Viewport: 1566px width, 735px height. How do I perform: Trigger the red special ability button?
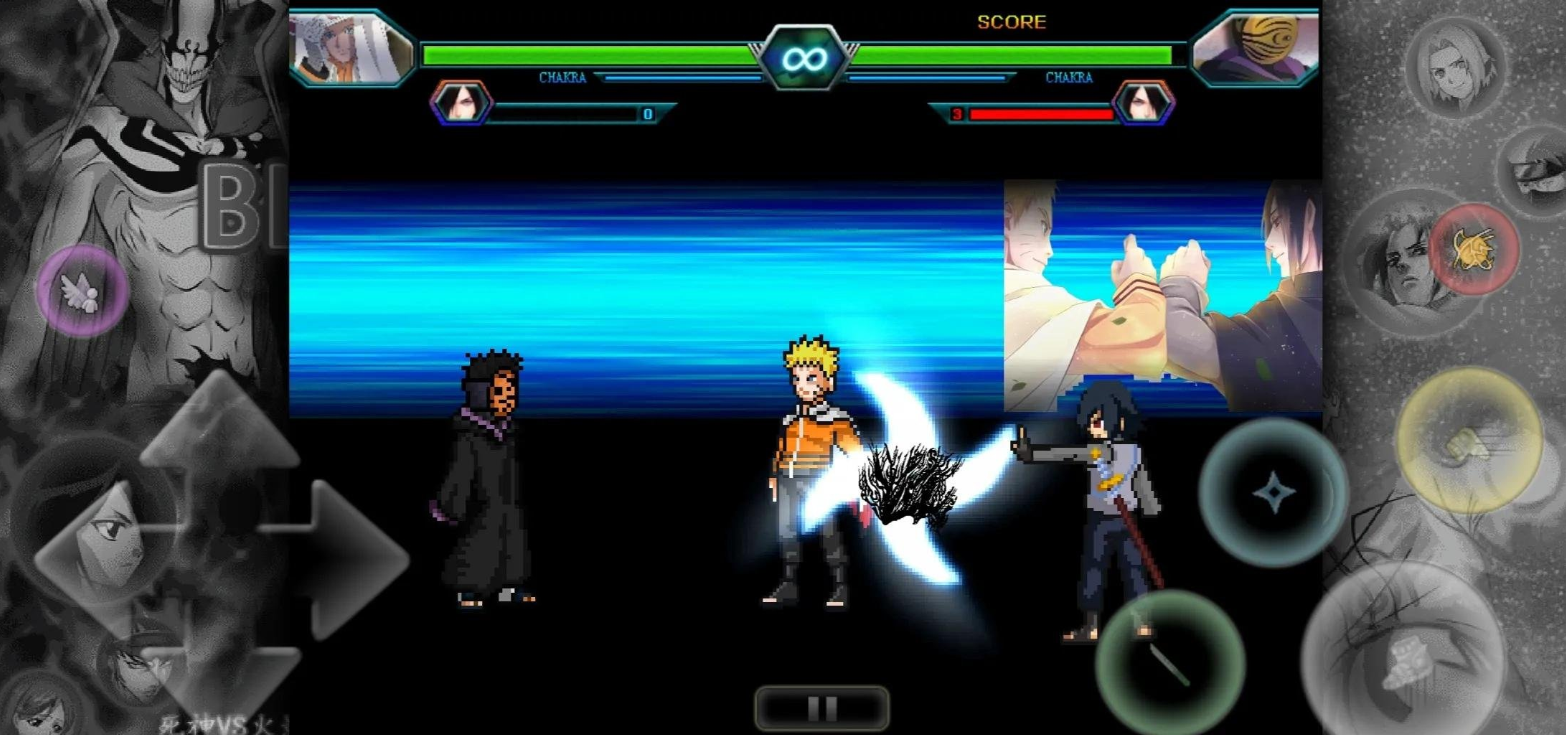(1473, 249)
